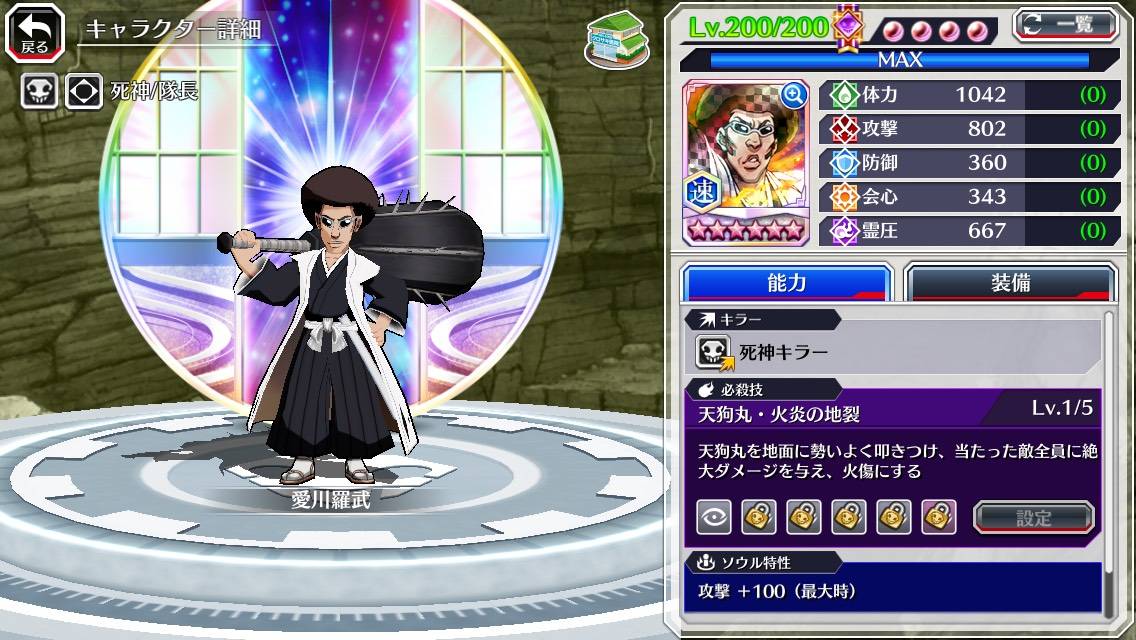
Task: Switch to the 装備 tab
Action: [1010, 283]
